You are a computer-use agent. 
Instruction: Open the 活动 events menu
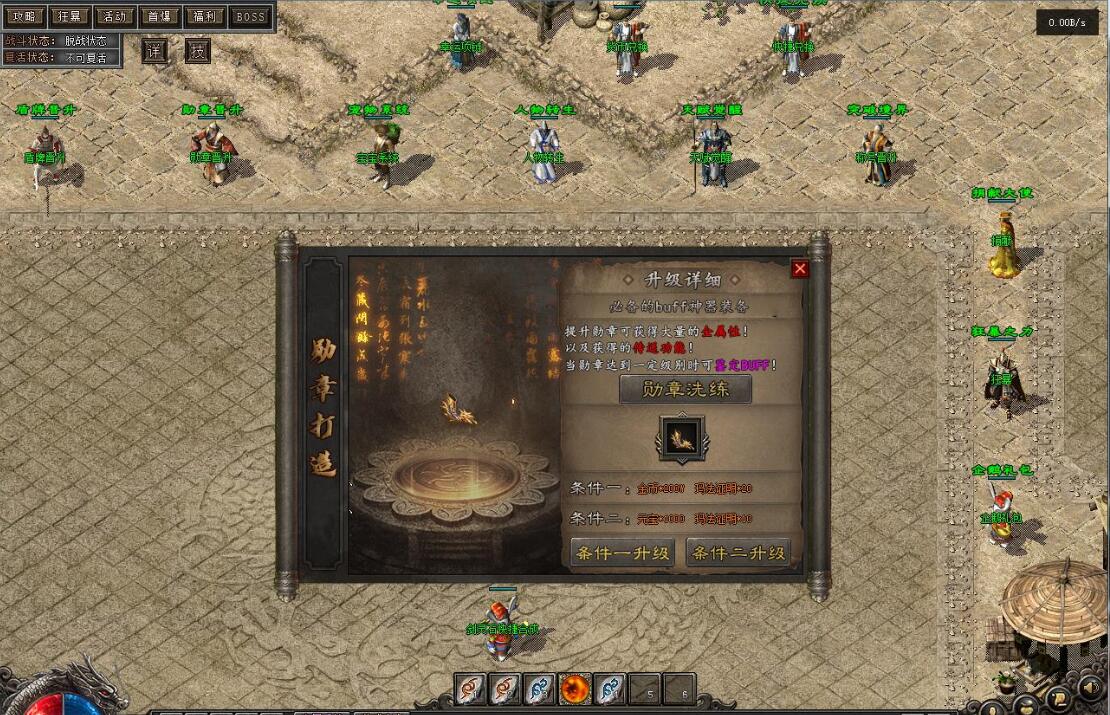coord(115,17)
